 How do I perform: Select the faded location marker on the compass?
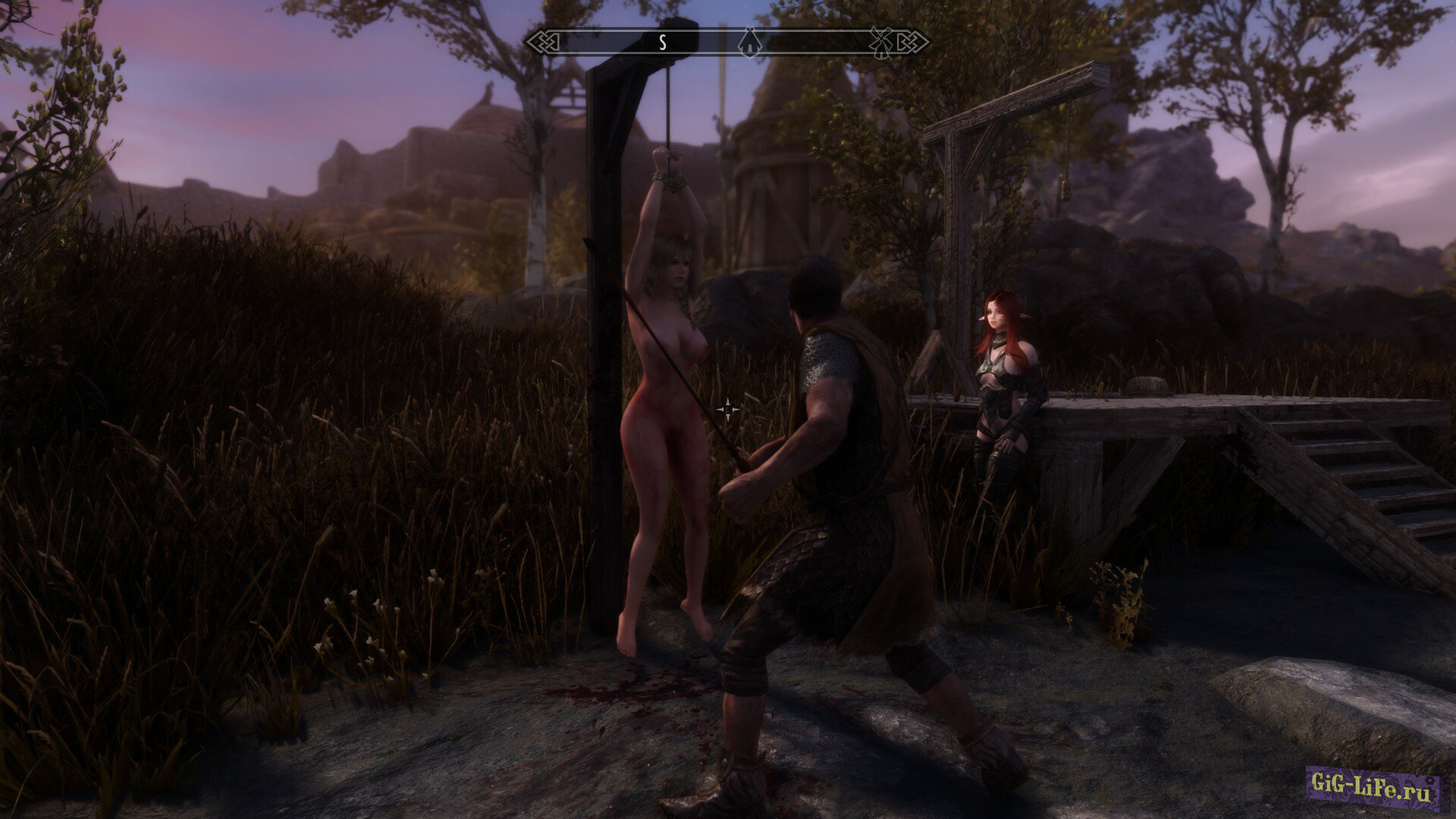point(880,42)
